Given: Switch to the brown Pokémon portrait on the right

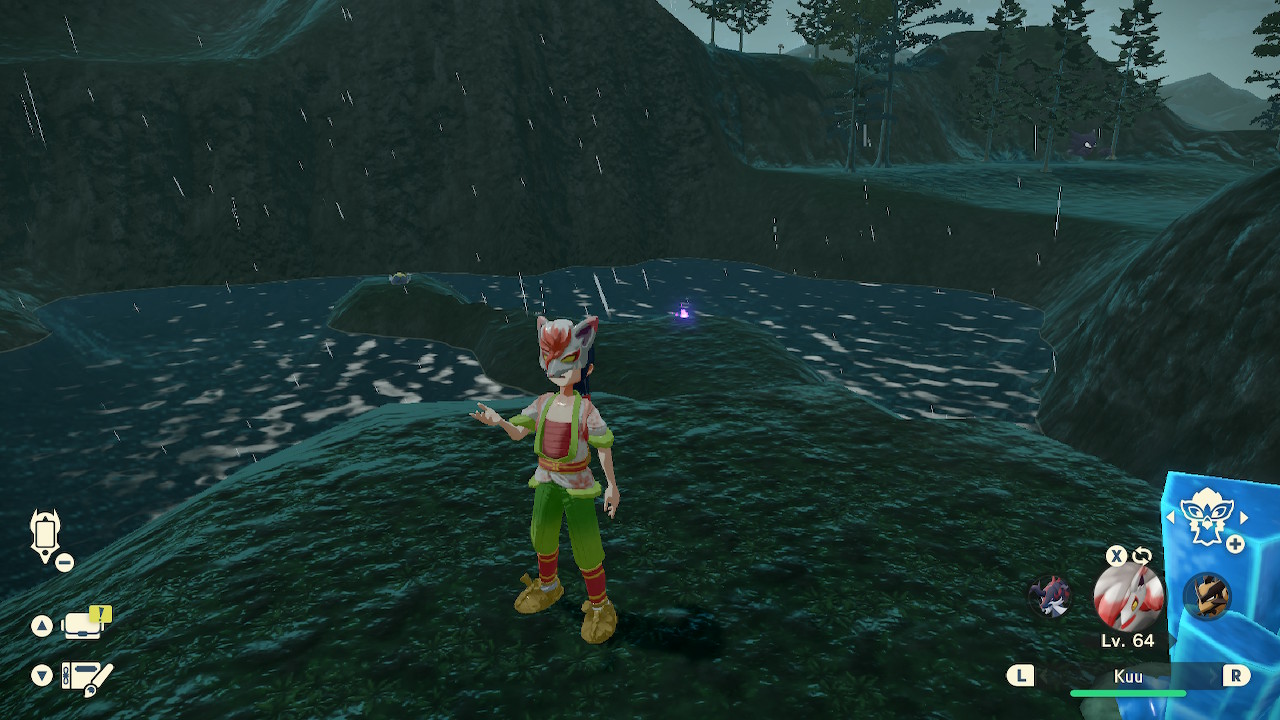Looking at the screenshot, I should [x=1206, y=597].
